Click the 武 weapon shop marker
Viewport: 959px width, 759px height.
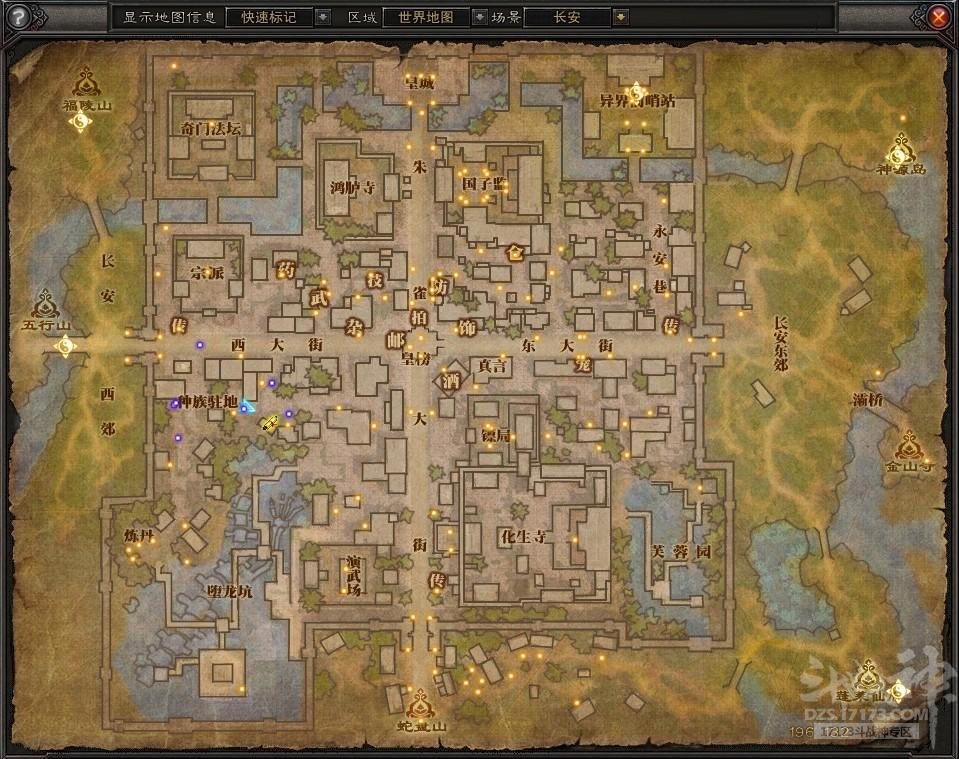click(x=319, y=297)
